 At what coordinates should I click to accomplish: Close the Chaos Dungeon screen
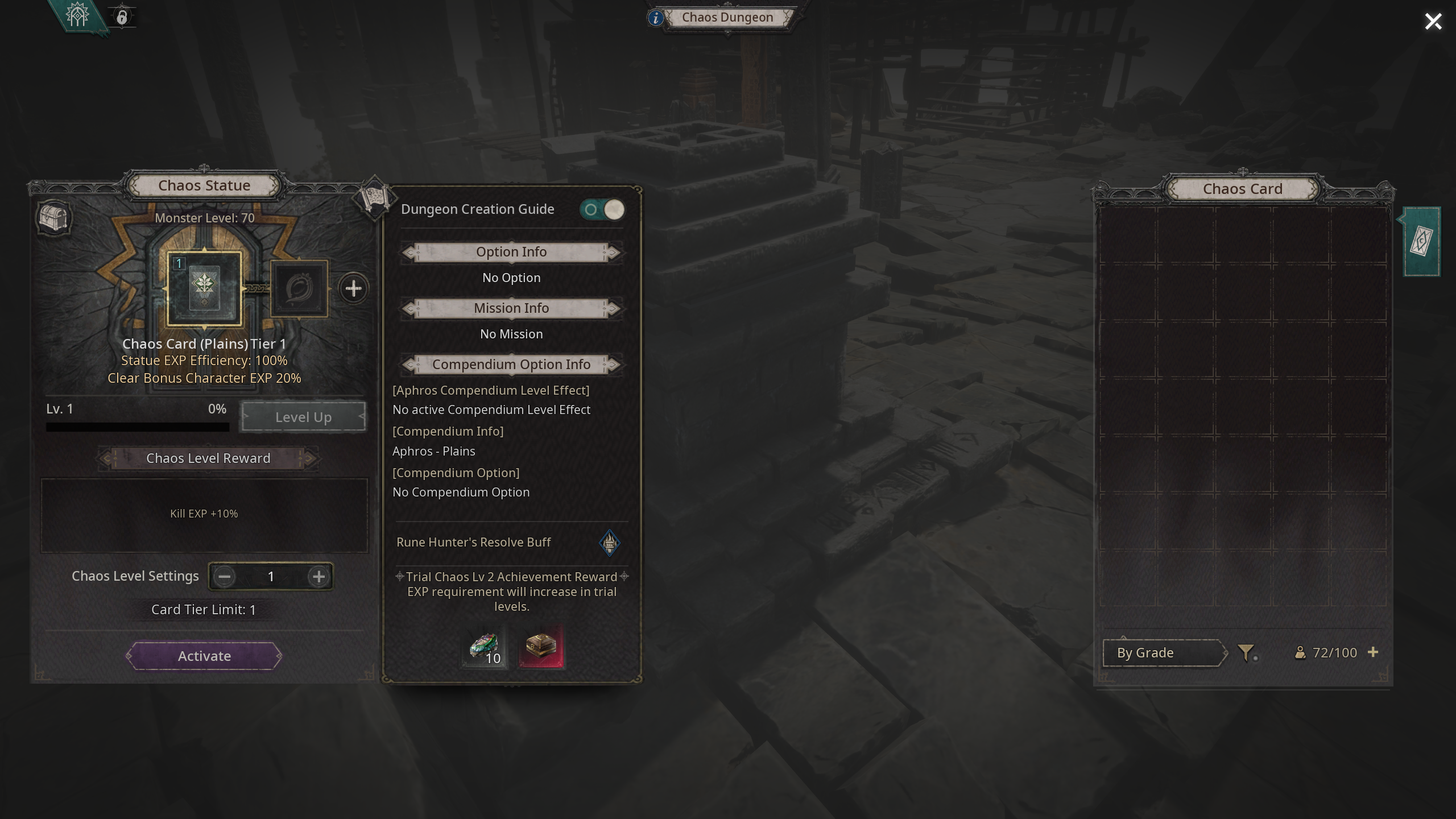1433,22
